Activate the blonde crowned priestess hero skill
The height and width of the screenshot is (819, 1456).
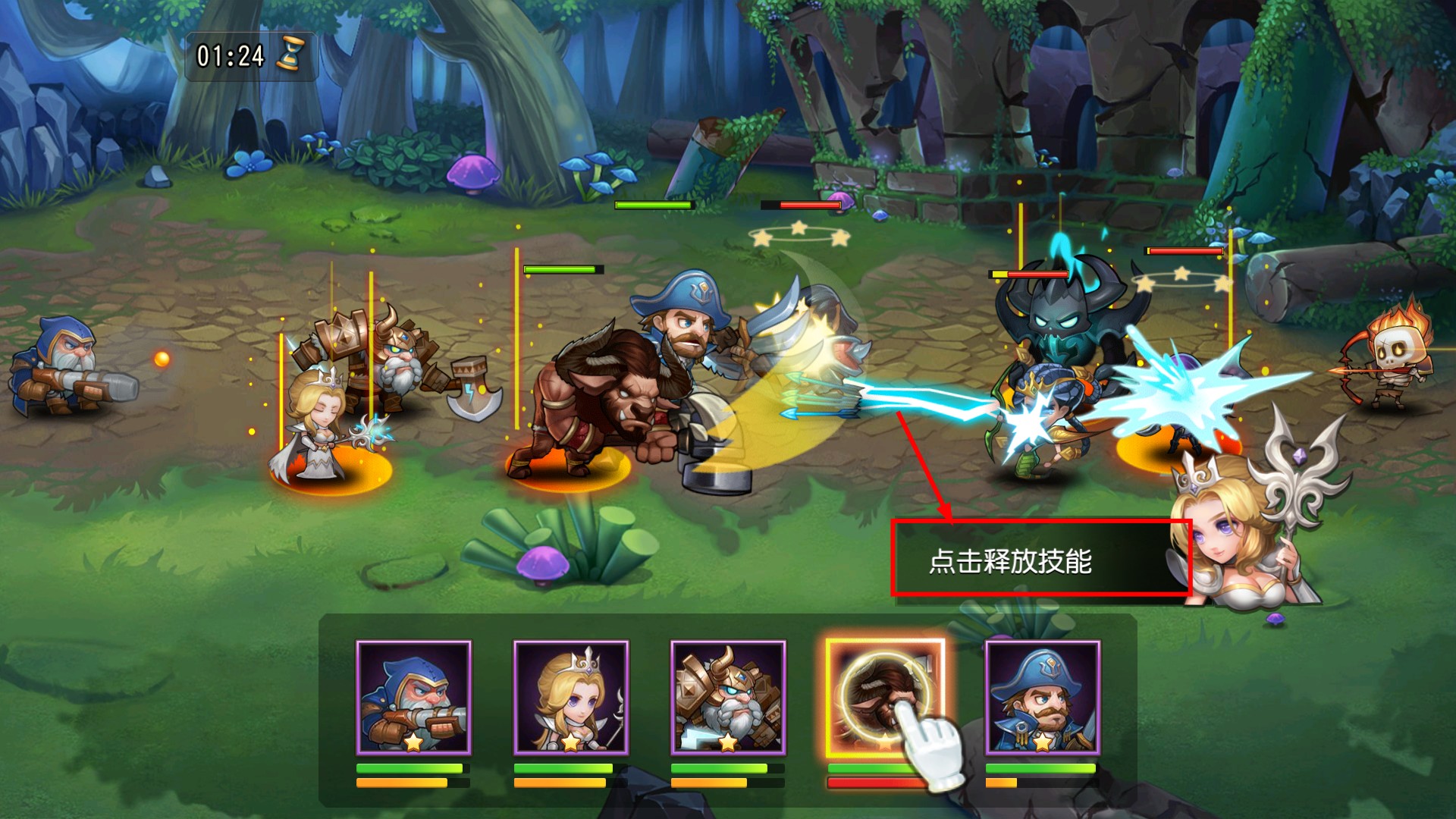click(x=571, y=698)
